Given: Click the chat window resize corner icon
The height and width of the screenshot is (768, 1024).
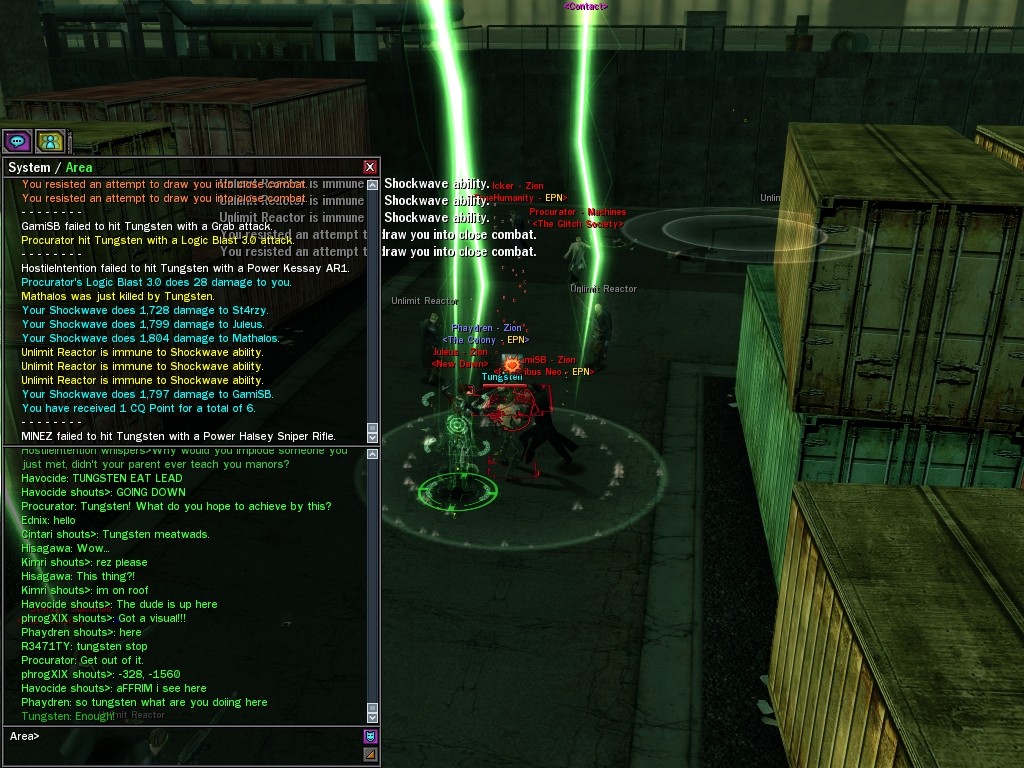Looking at the screenshot, I should 370,754.
